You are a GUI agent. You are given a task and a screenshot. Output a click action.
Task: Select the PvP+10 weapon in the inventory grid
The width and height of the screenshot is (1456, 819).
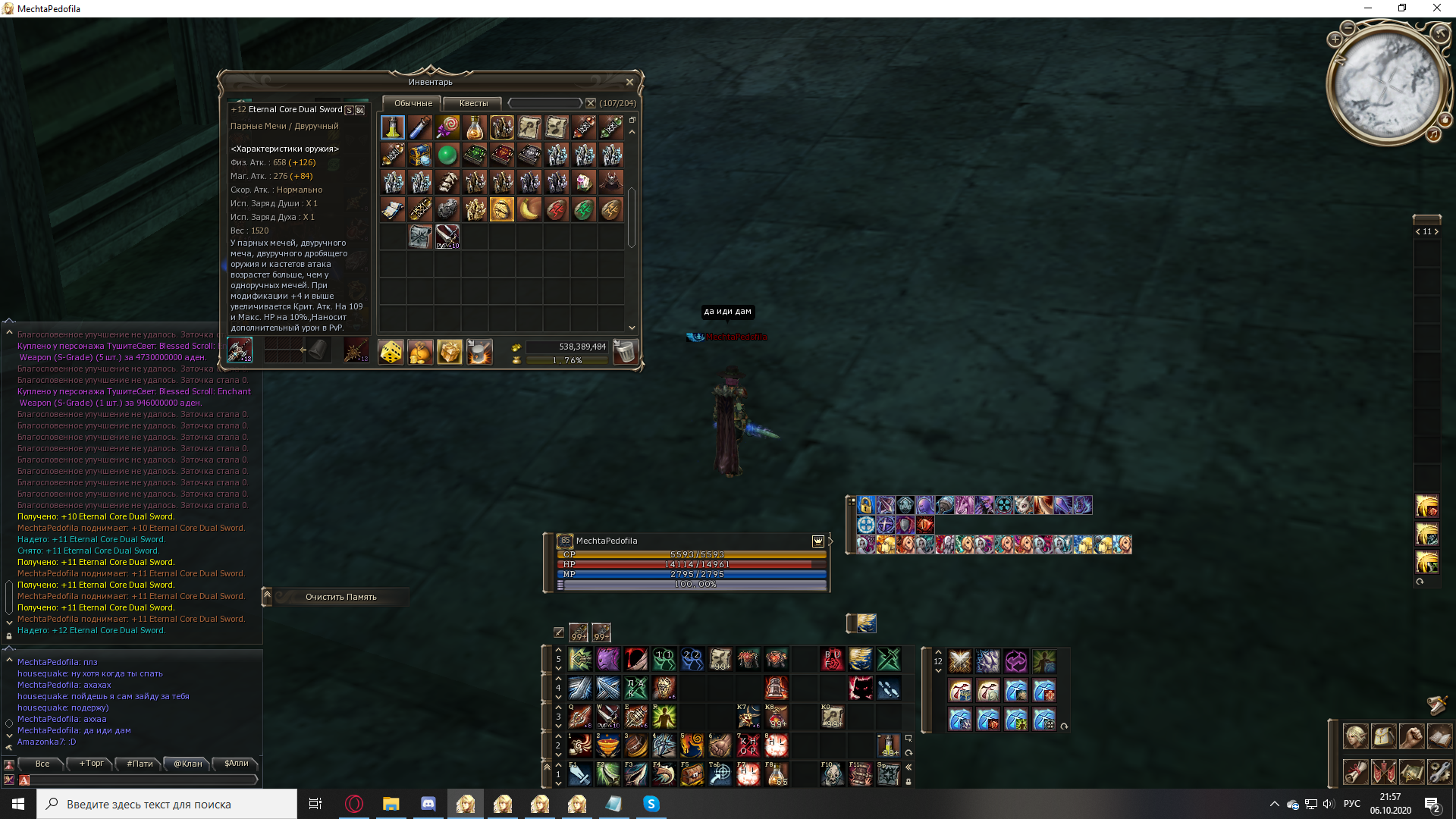tap(447, 236)
